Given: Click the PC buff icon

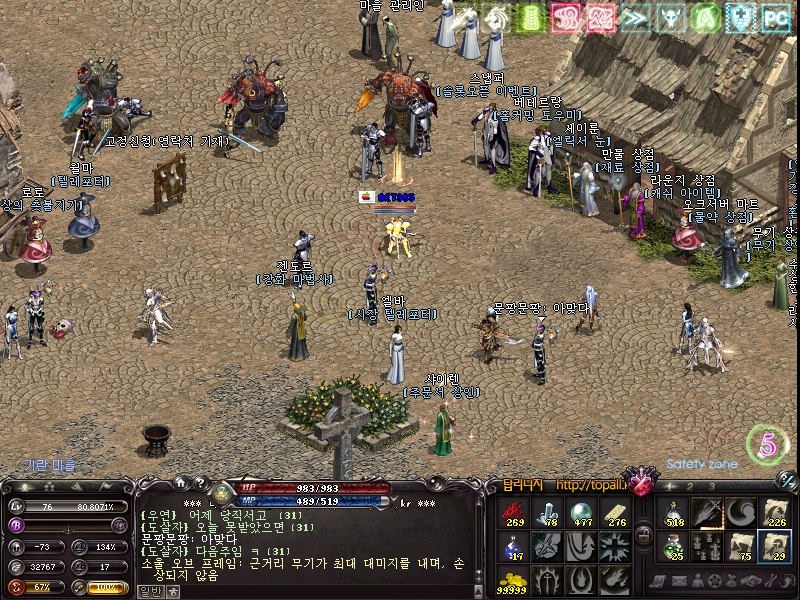Looking at the screenshot, I should 775,17.
